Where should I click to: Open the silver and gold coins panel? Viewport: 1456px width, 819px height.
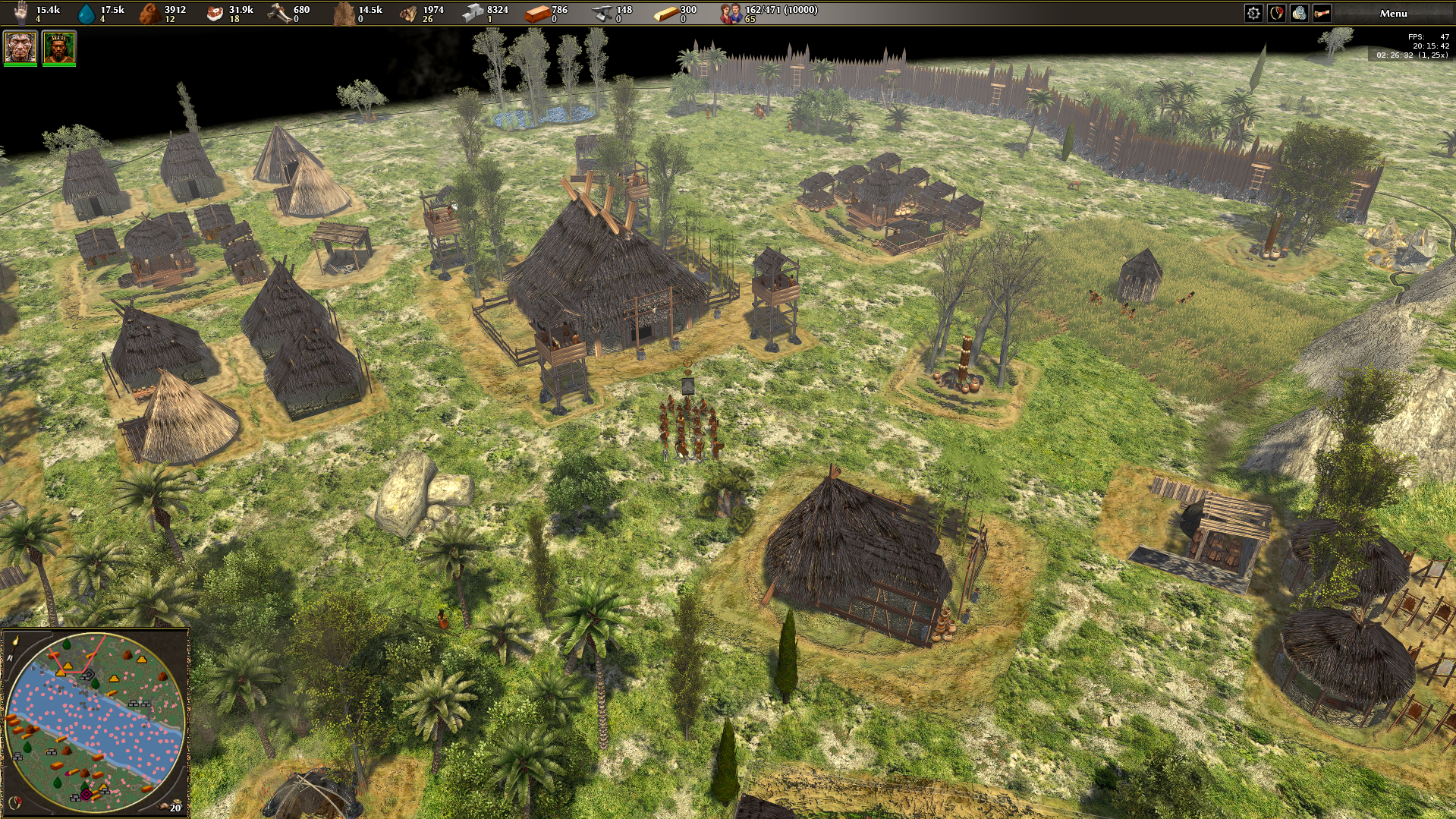(1299, 13)
